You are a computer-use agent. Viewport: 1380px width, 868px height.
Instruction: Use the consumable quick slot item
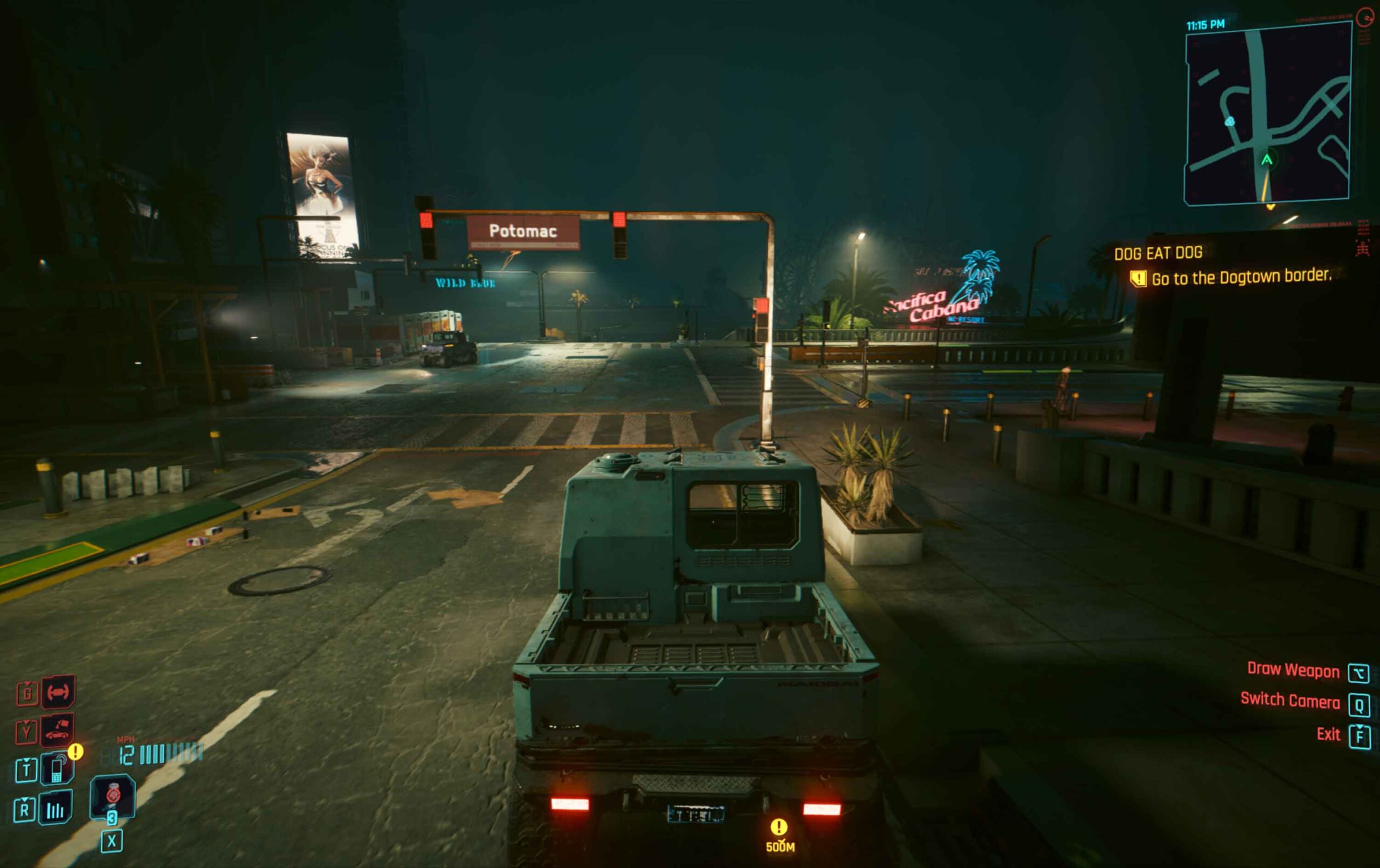pos(112,797)
